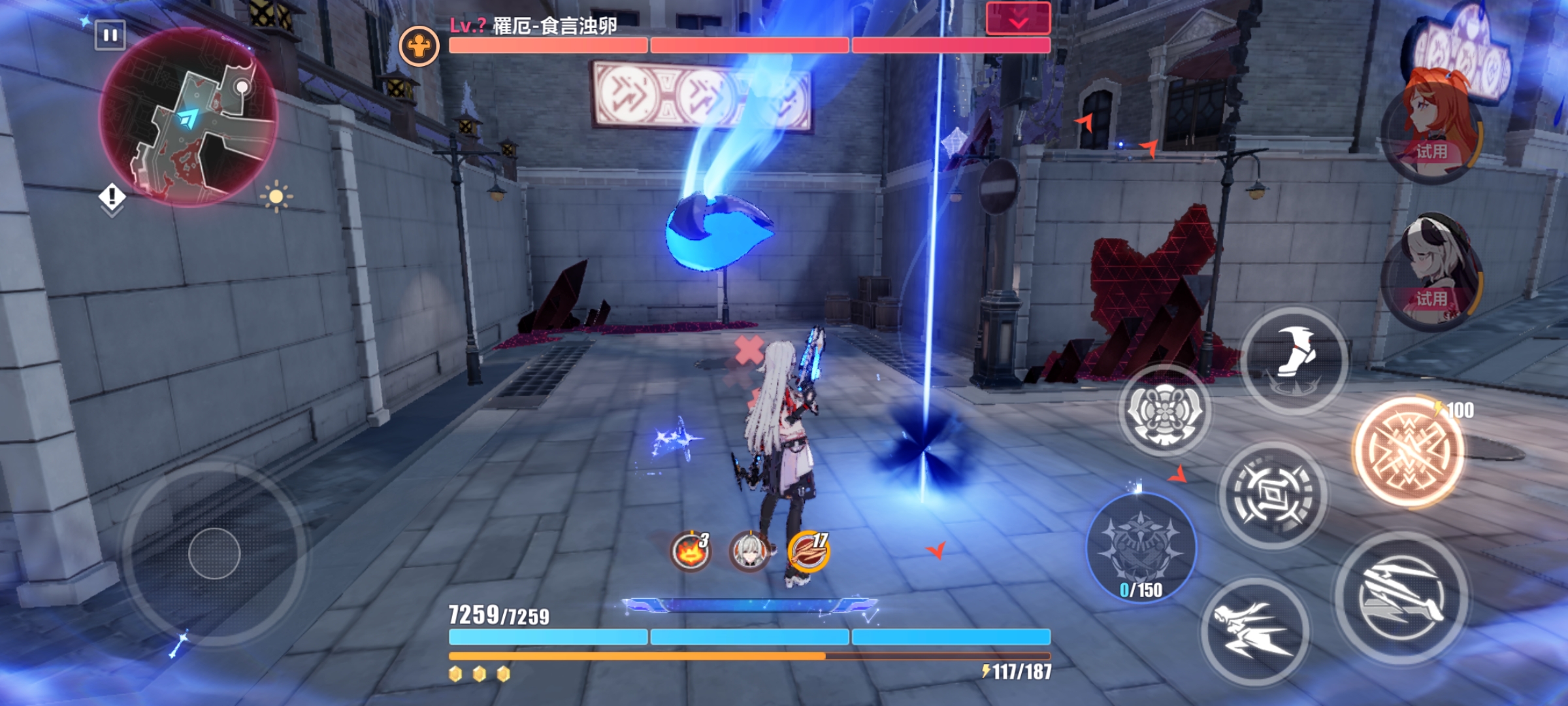Tap the exclamation mark quest tracker icon
The width and height of the screenshot is (1568, 706).
(x=112, y=196)
